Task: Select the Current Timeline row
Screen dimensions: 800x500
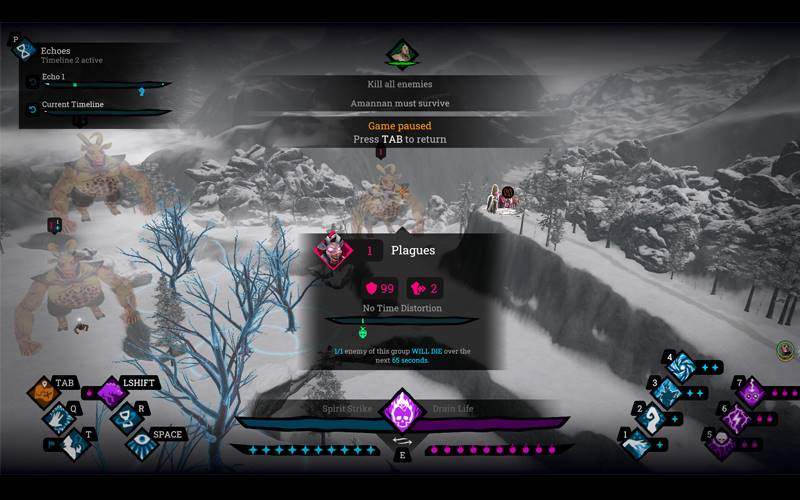Action: coord(97,109)
